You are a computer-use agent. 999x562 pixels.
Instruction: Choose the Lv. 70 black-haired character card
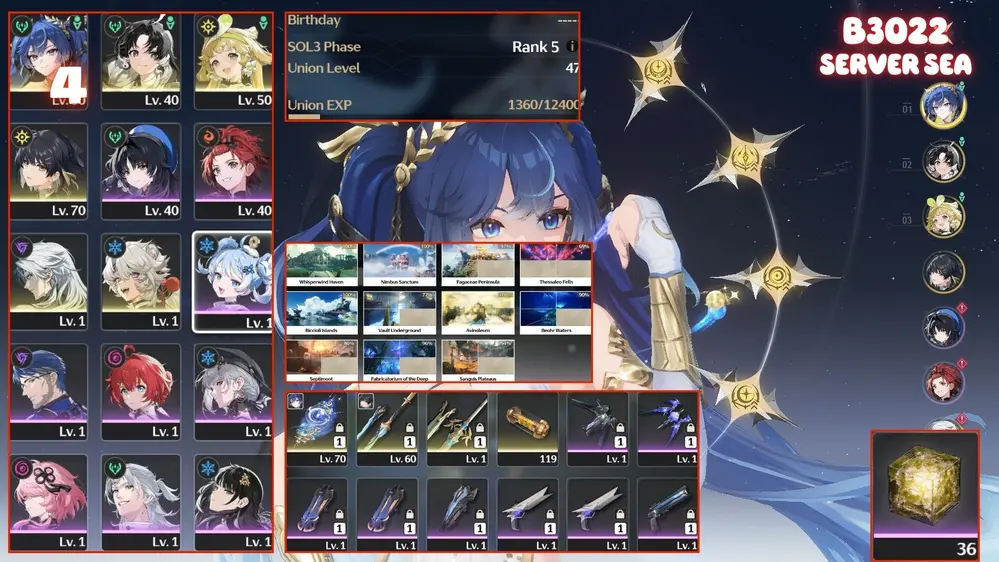(x=48, y=172)
